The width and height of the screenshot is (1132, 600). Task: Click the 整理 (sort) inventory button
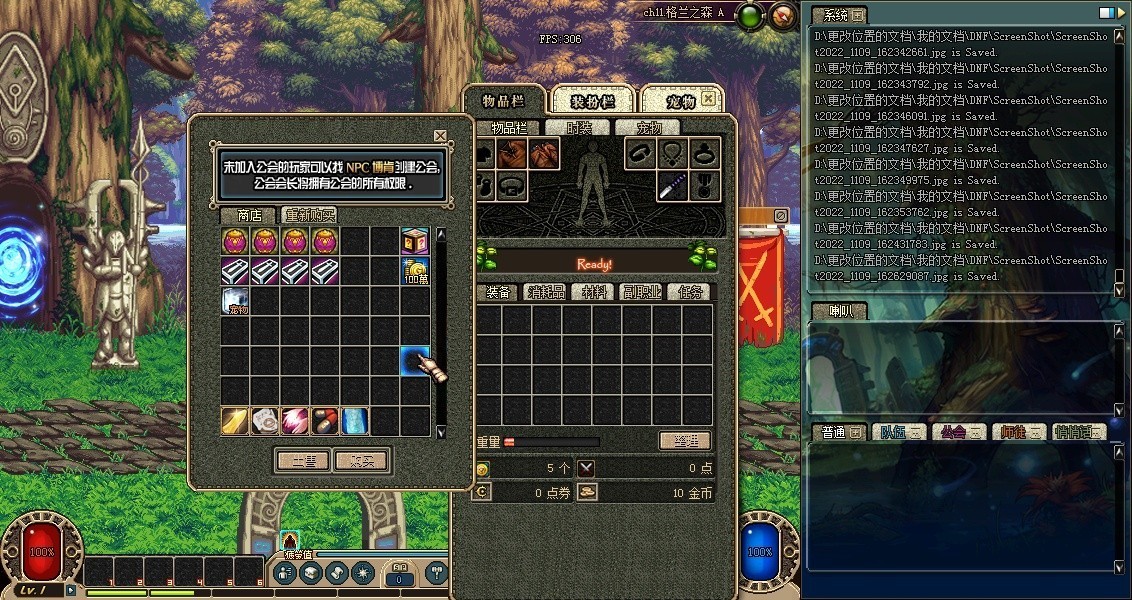[x=685, y=441]
